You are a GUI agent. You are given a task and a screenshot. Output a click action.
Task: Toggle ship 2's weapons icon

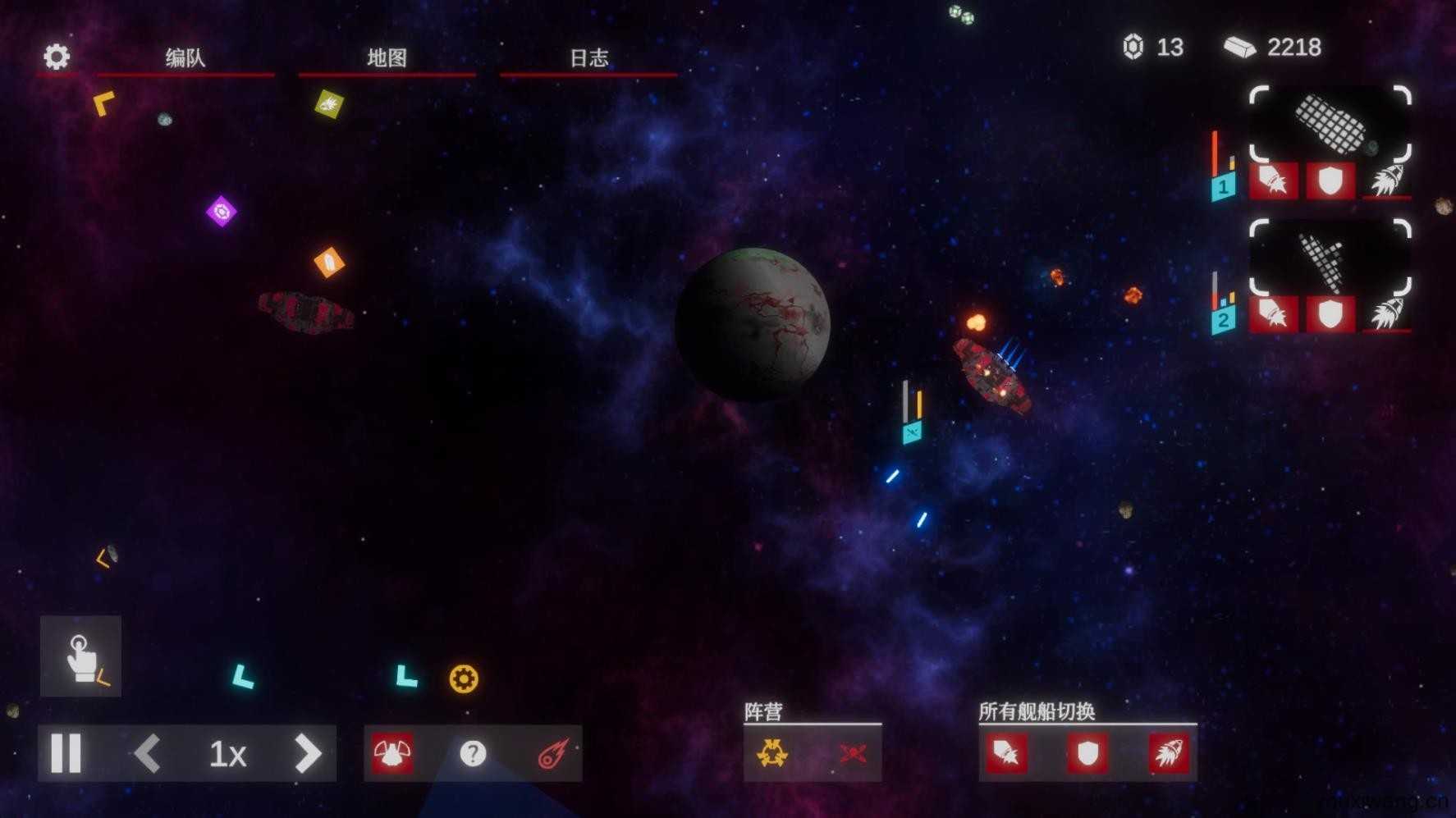tap(1273, 313)
